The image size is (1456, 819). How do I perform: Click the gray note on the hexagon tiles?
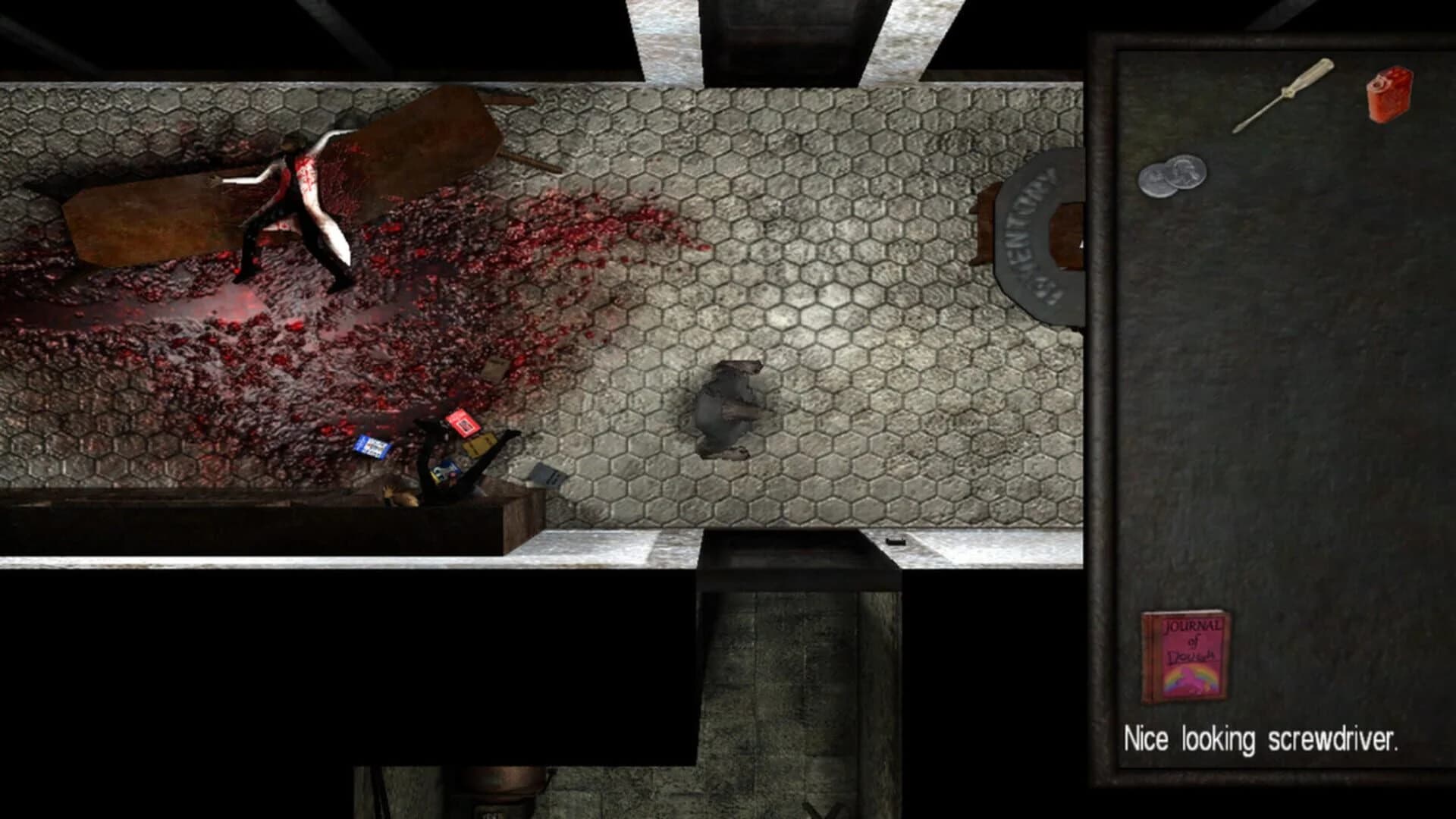click(x=548, y=475)
